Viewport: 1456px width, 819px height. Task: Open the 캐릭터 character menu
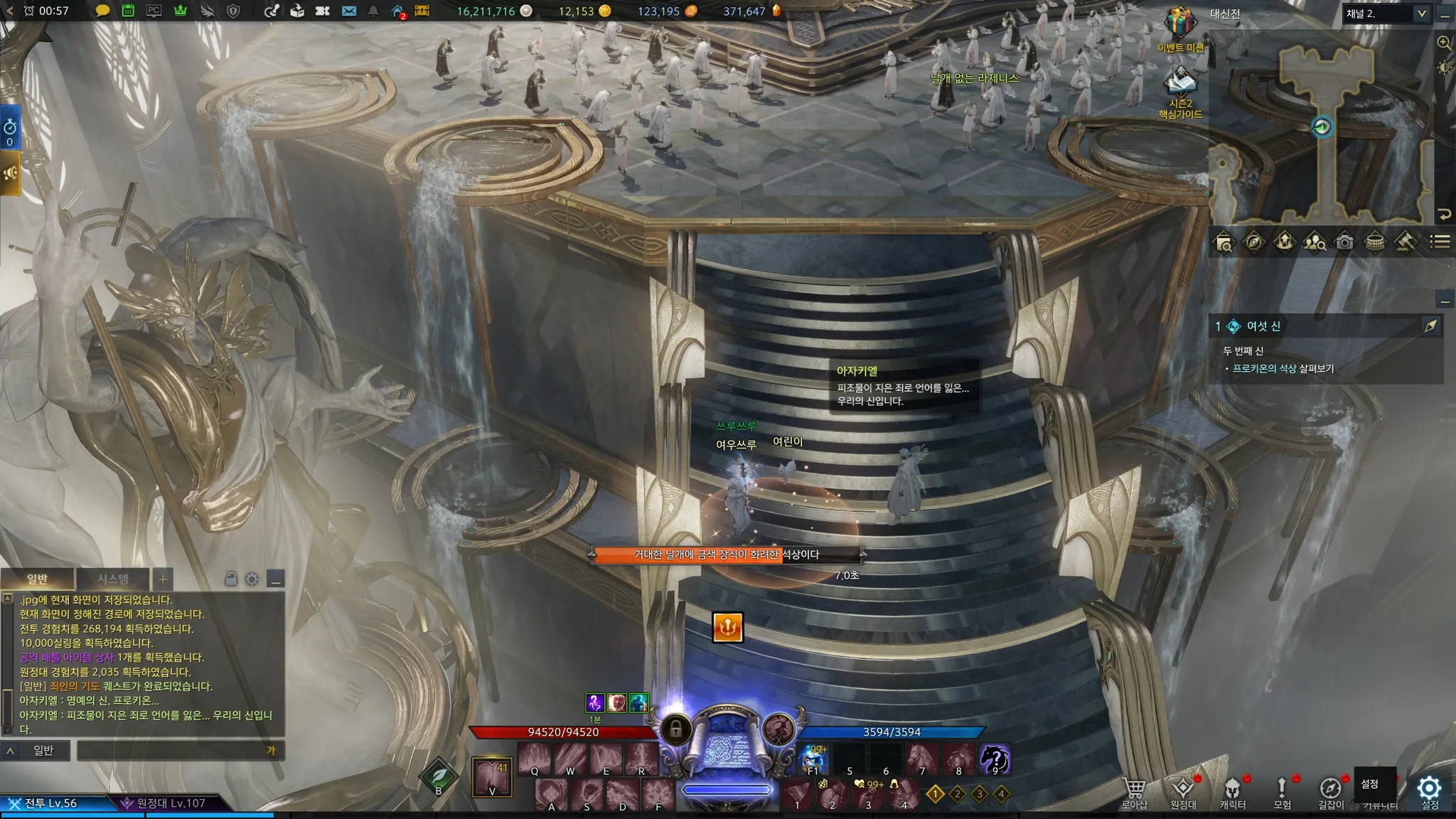[1232, 792]
